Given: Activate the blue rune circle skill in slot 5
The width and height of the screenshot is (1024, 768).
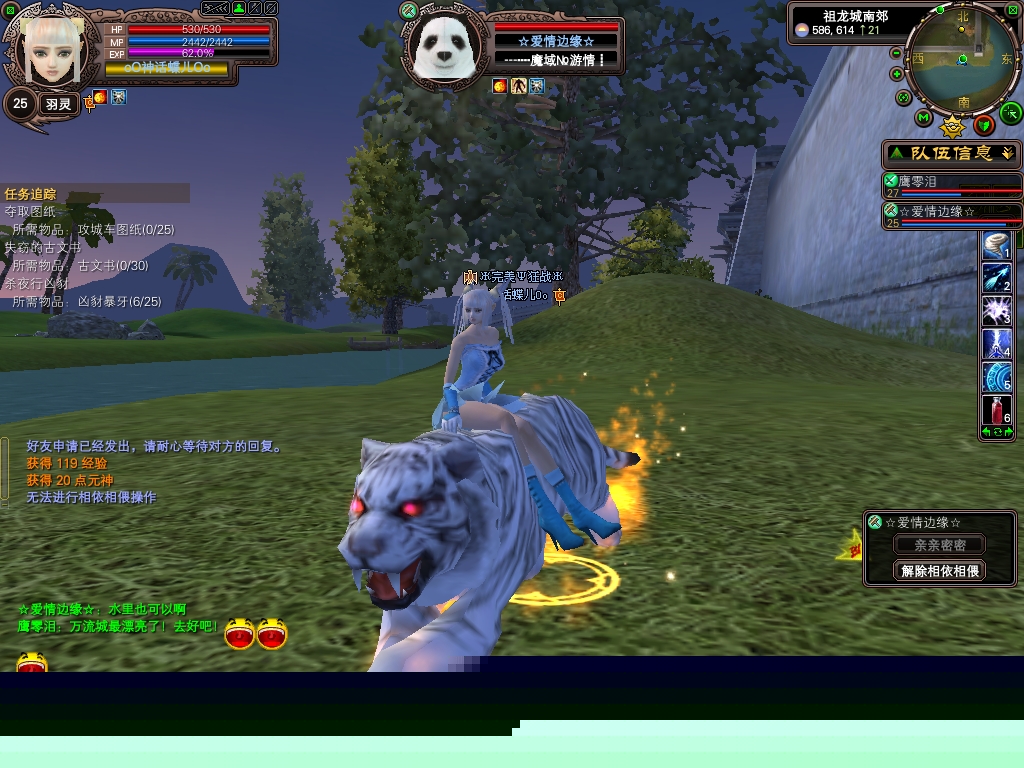Looking at the screenshot, I should point(996,376).
